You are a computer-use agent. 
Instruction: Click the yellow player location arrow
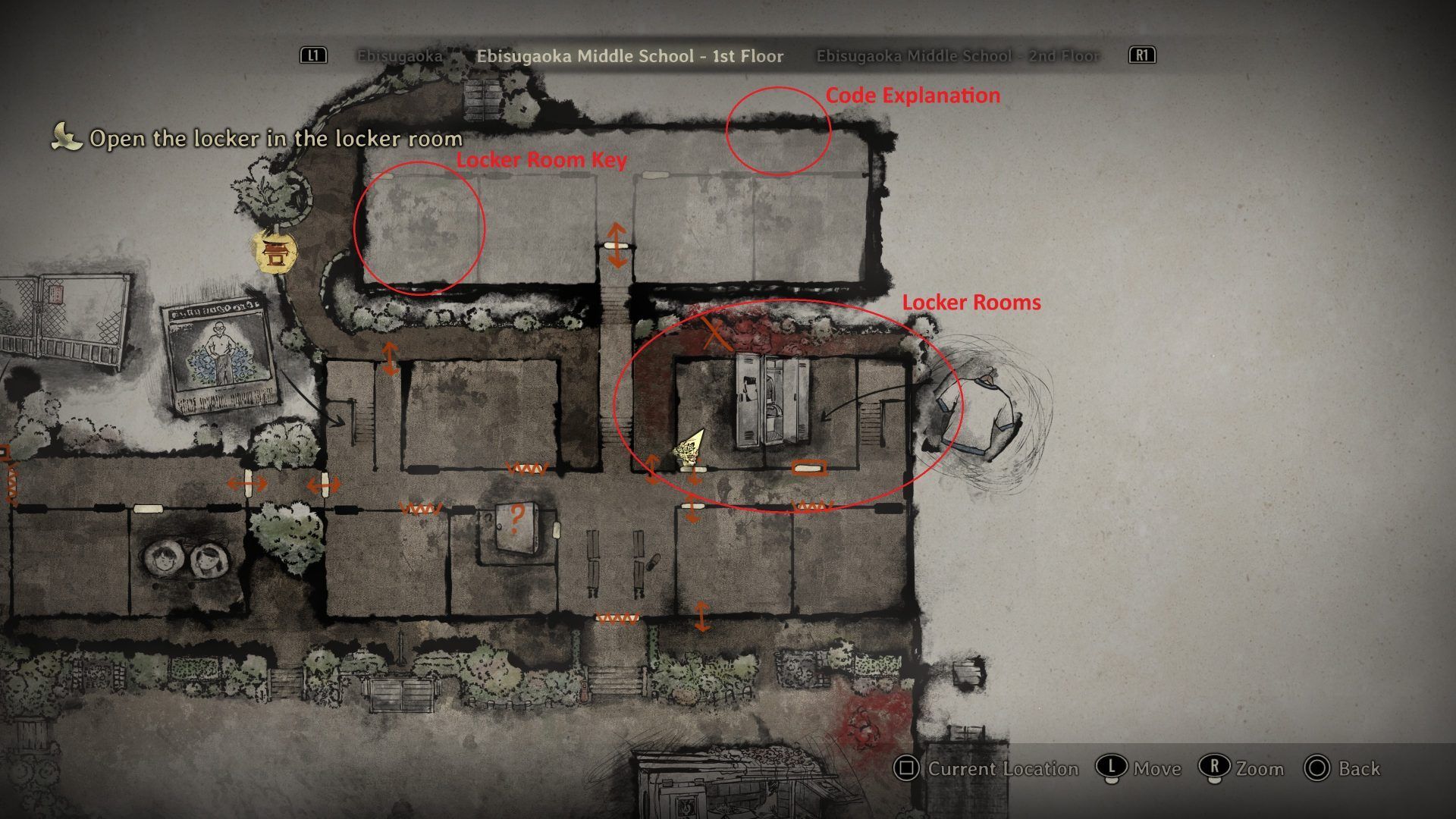click(x=689, y=448)
